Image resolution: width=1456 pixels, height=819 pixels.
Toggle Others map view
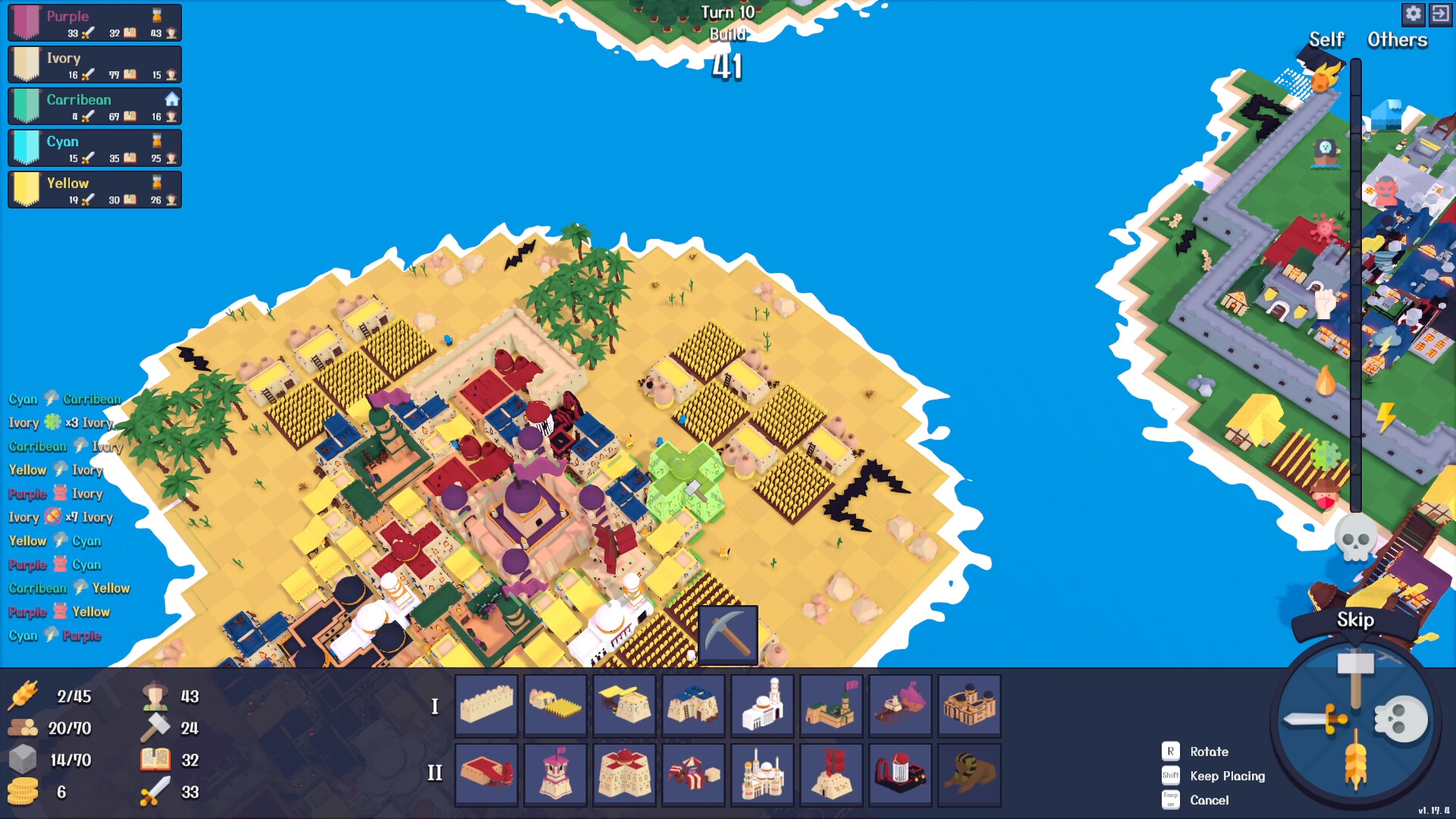[1396, 40]
